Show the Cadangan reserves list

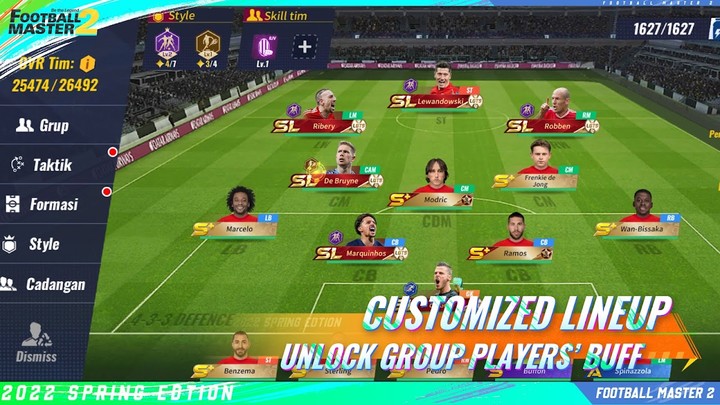point(50,284)
